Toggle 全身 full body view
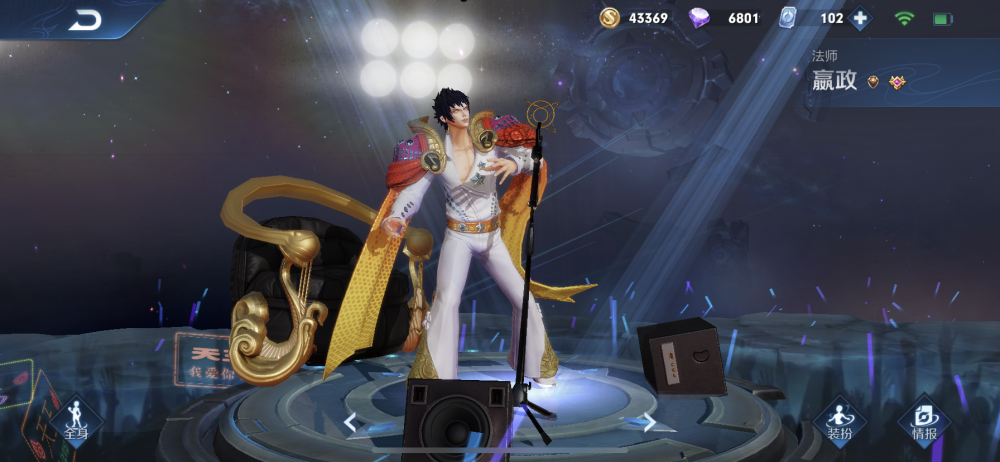1000x462 pixels. [76, 422]
